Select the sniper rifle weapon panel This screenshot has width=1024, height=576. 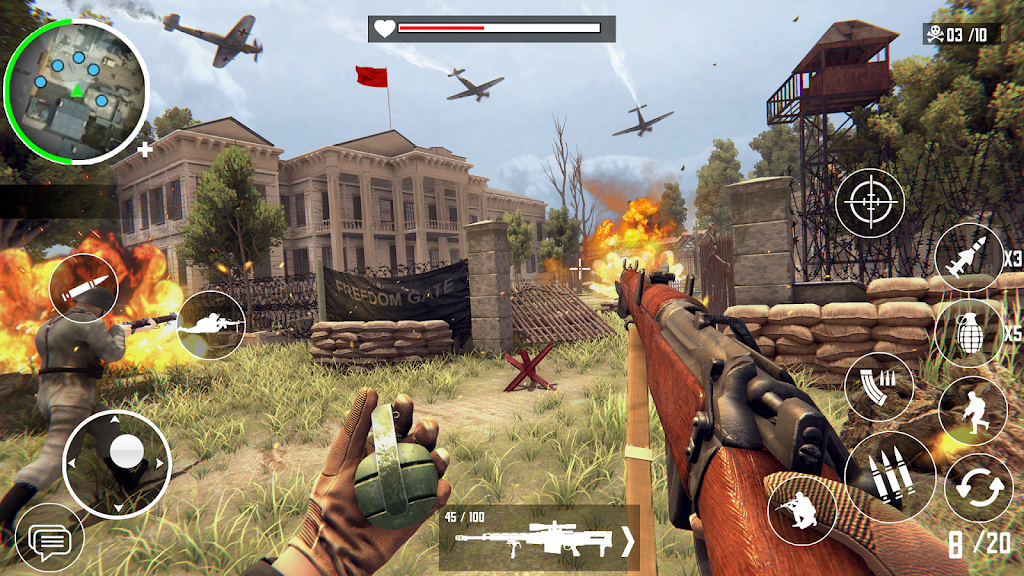[528, 538]
